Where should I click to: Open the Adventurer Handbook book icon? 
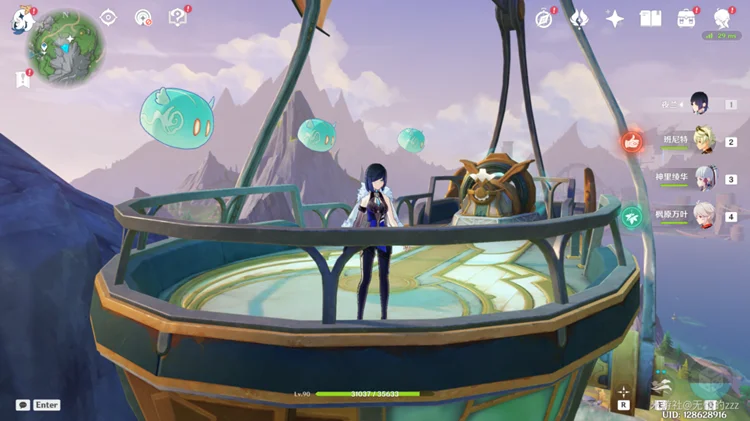click(651, 18)
